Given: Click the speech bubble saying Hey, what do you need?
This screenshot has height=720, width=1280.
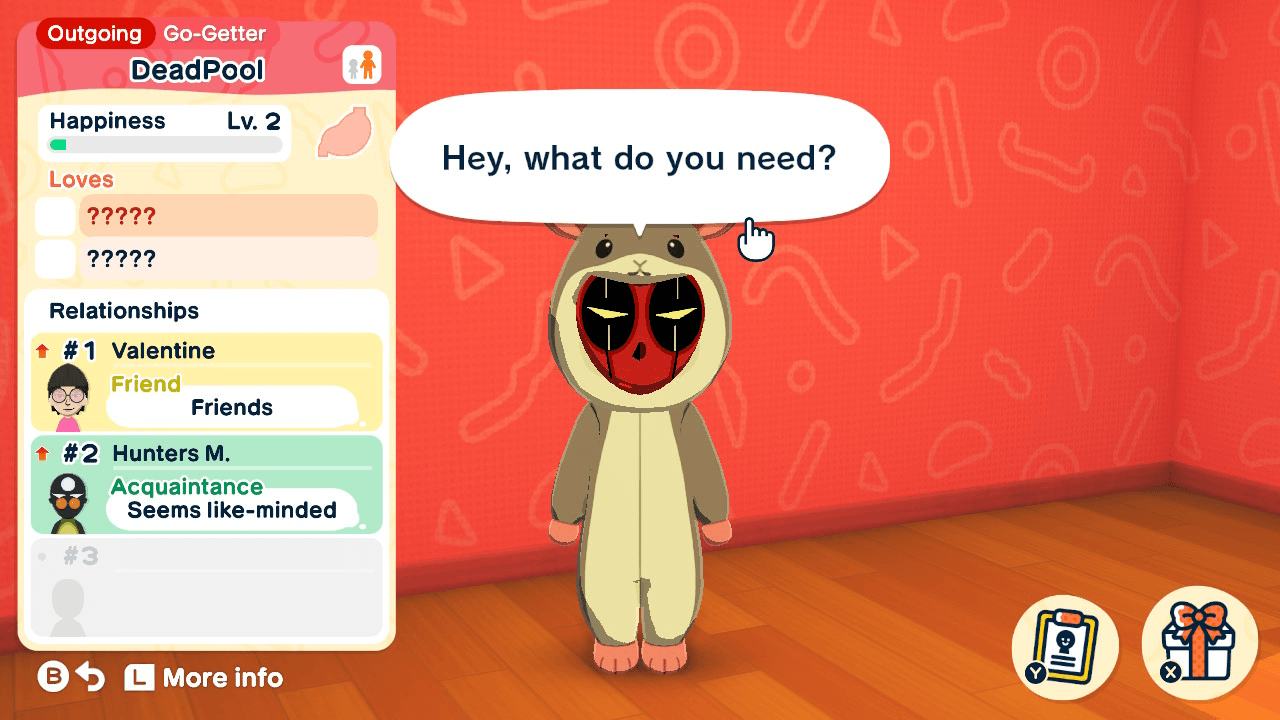Looking at the screenshot, I should [640, 157].
